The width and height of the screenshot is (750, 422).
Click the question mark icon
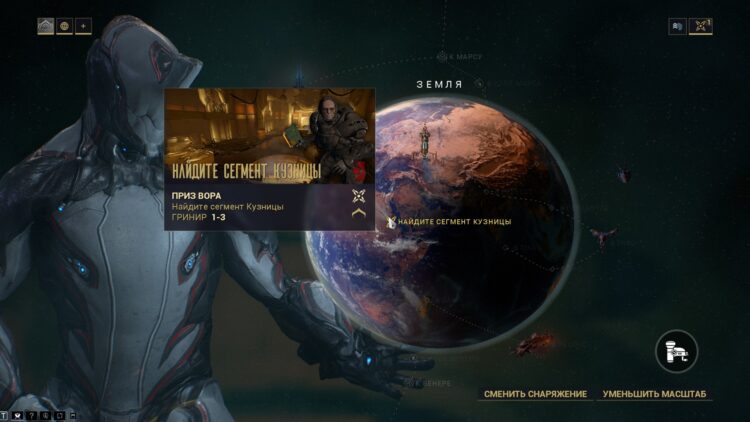31,412
